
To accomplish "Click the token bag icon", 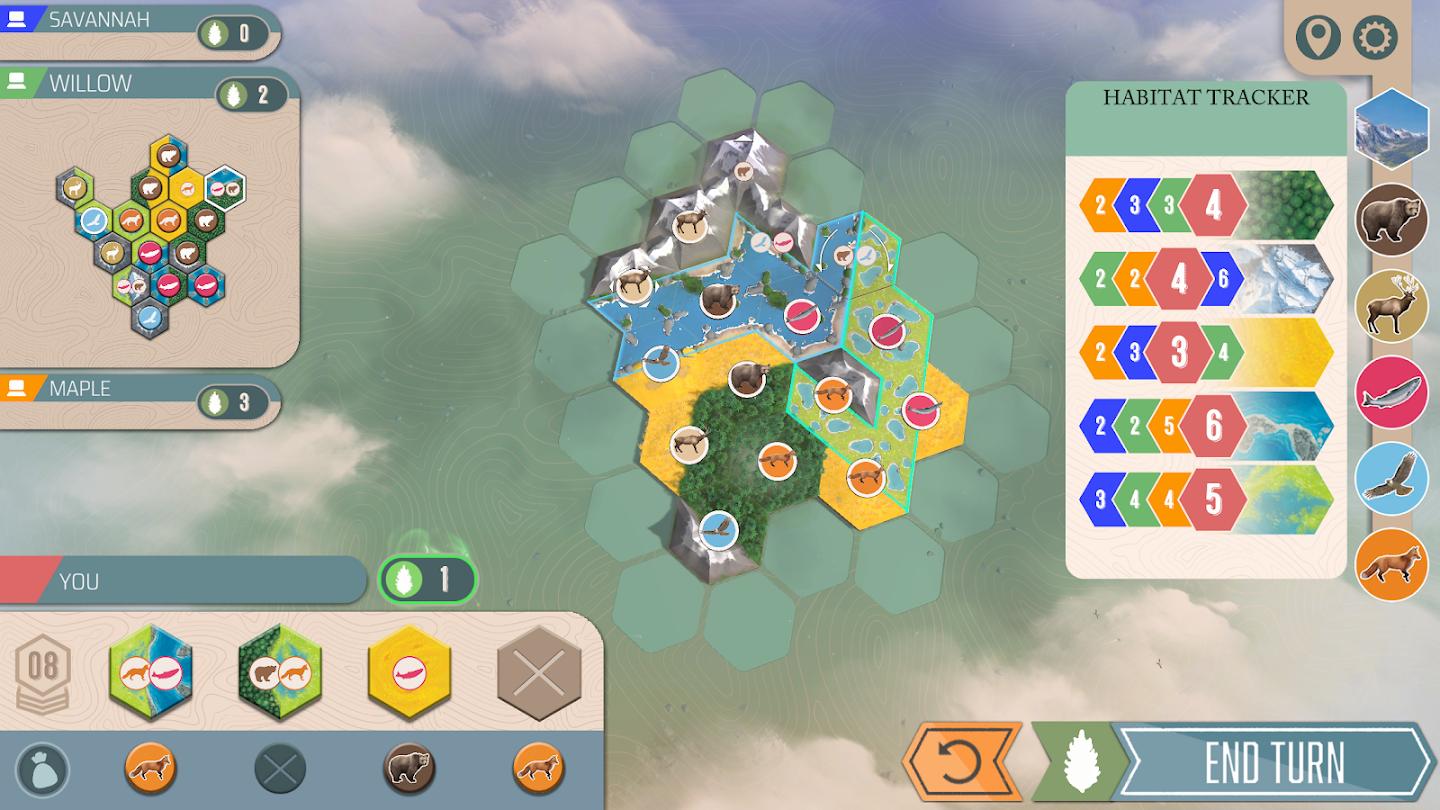I will click(x=42, y=770).
